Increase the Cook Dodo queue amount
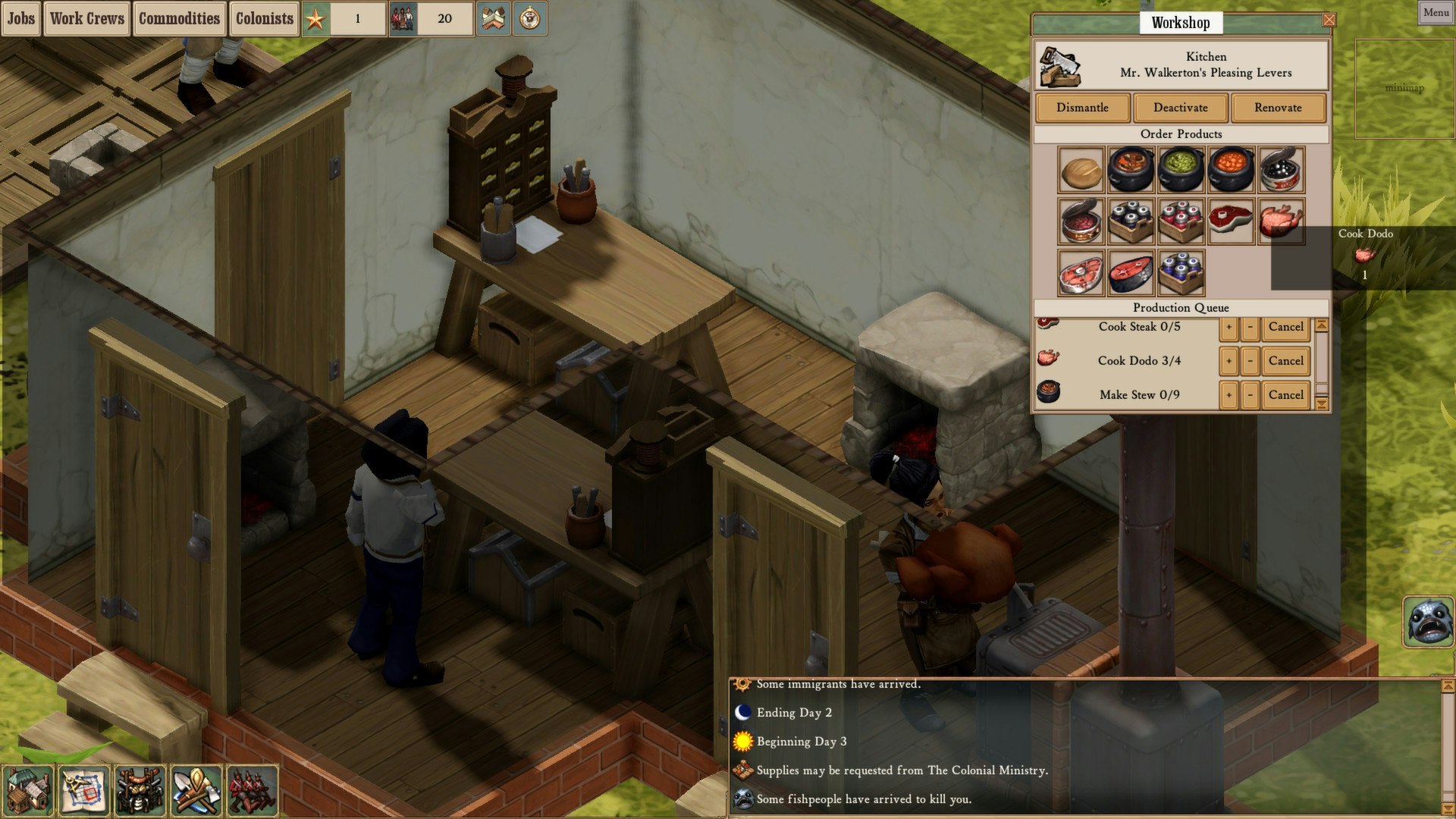 point(1229,361)
